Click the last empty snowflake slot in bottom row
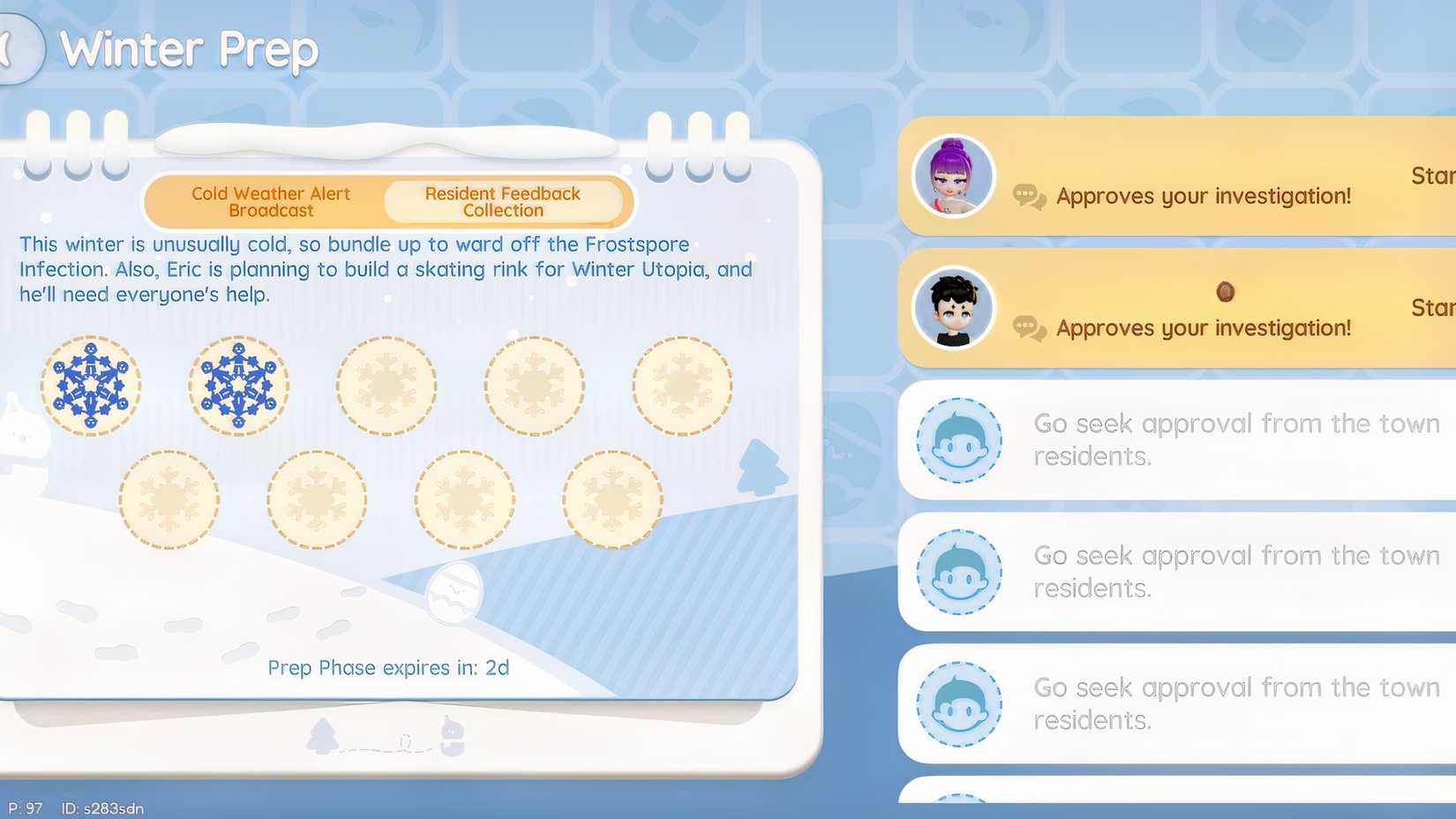 coord(612,497)
